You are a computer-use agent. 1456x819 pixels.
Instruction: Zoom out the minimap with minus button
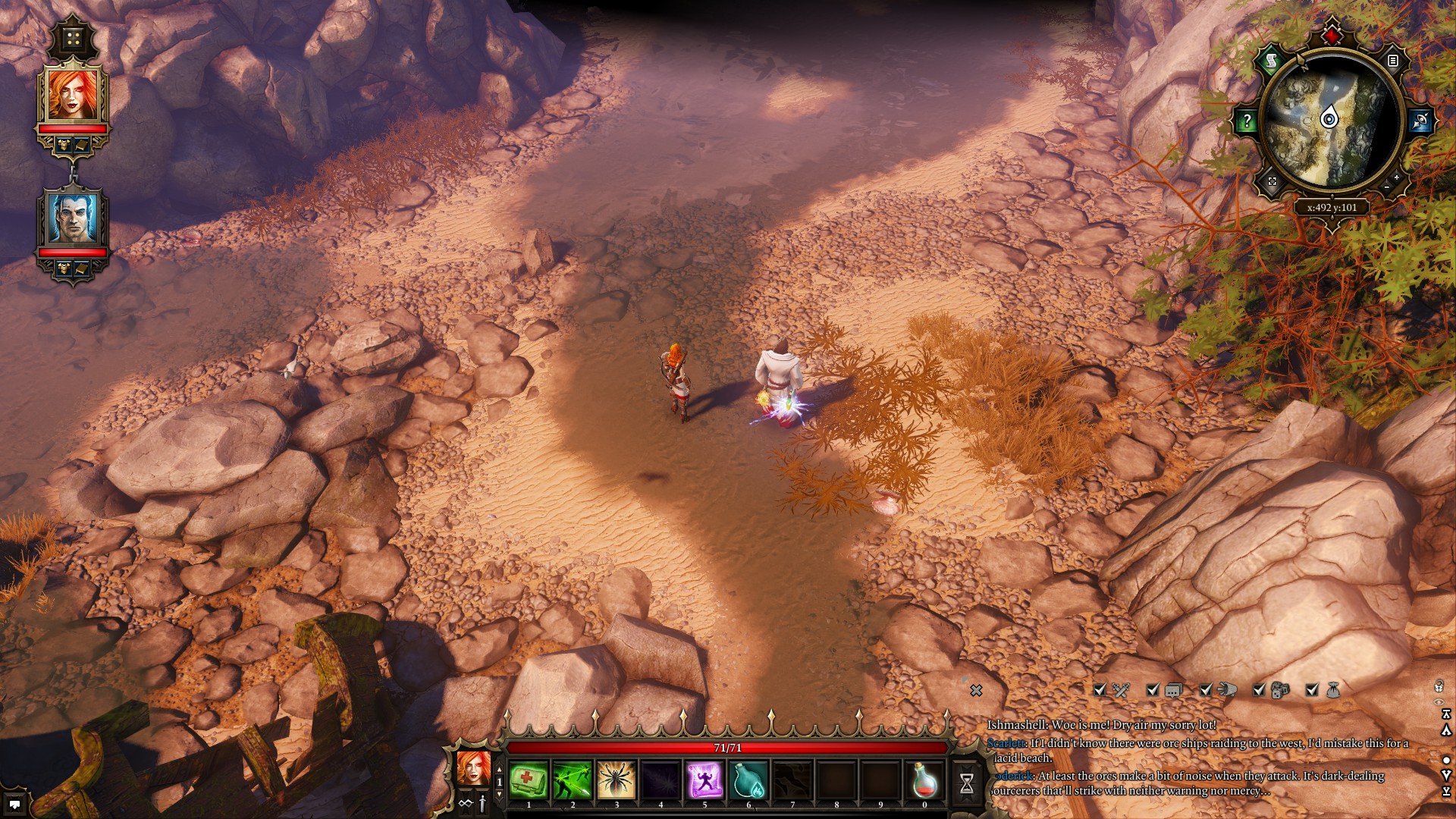[x=1387, y=187]
